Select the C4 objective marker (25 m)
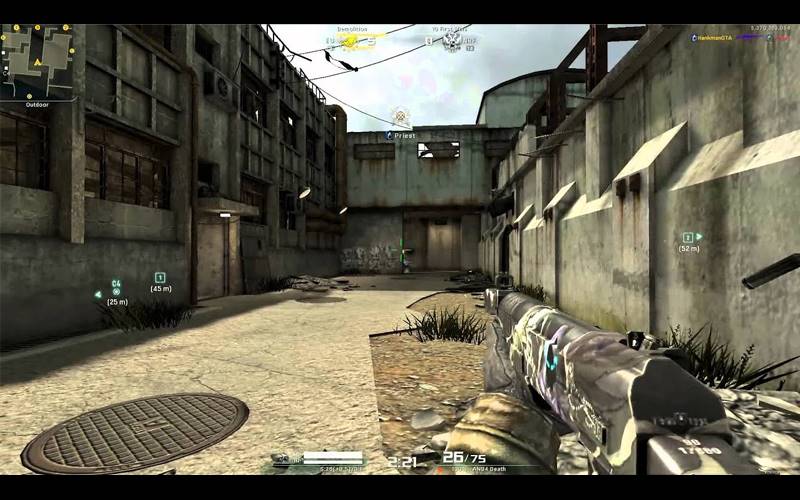800x500 pixels. pos(116,291)
